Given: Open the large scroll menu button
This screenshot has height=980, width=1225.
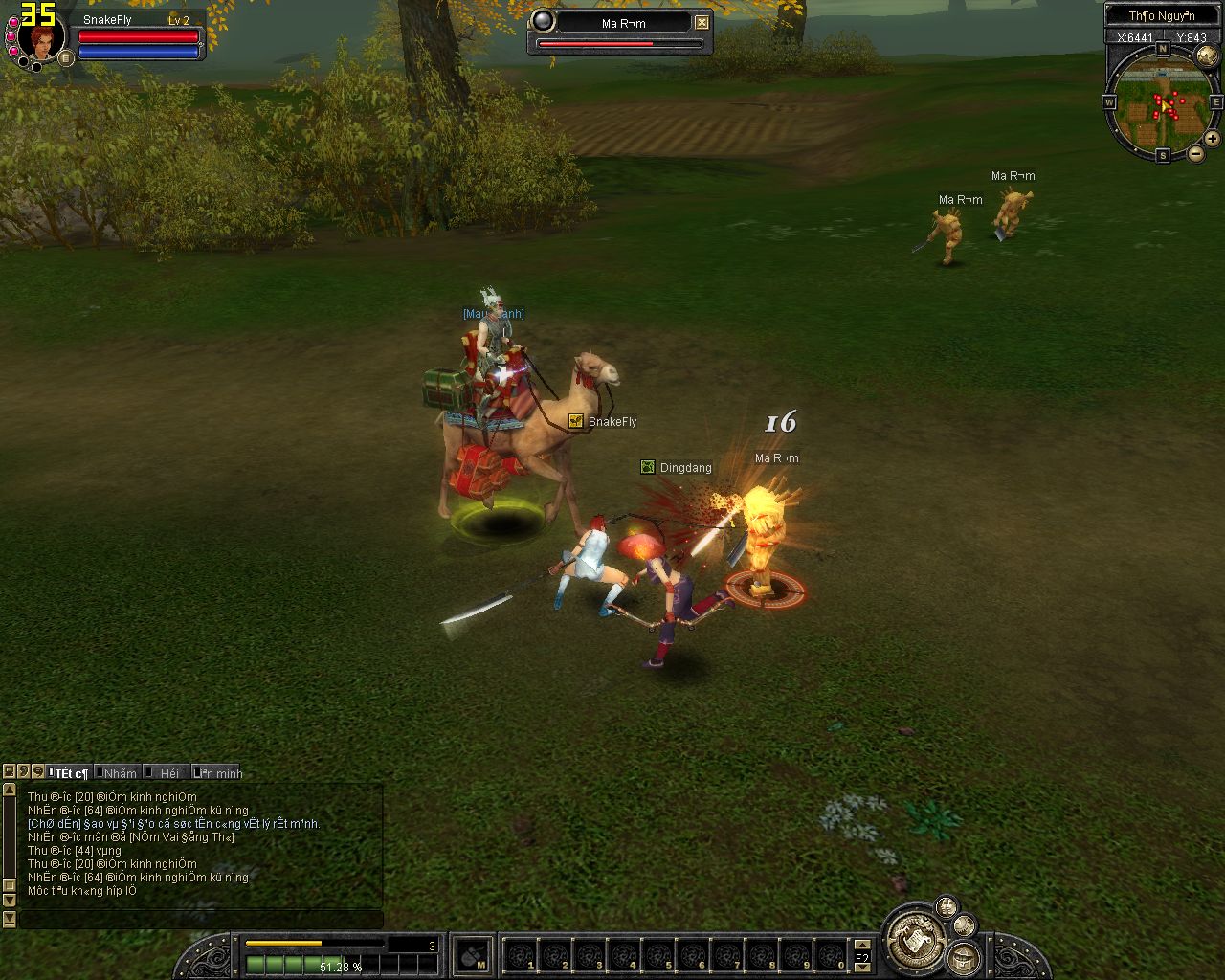Looking at the screenshot, I should click(x=916, y=938).
